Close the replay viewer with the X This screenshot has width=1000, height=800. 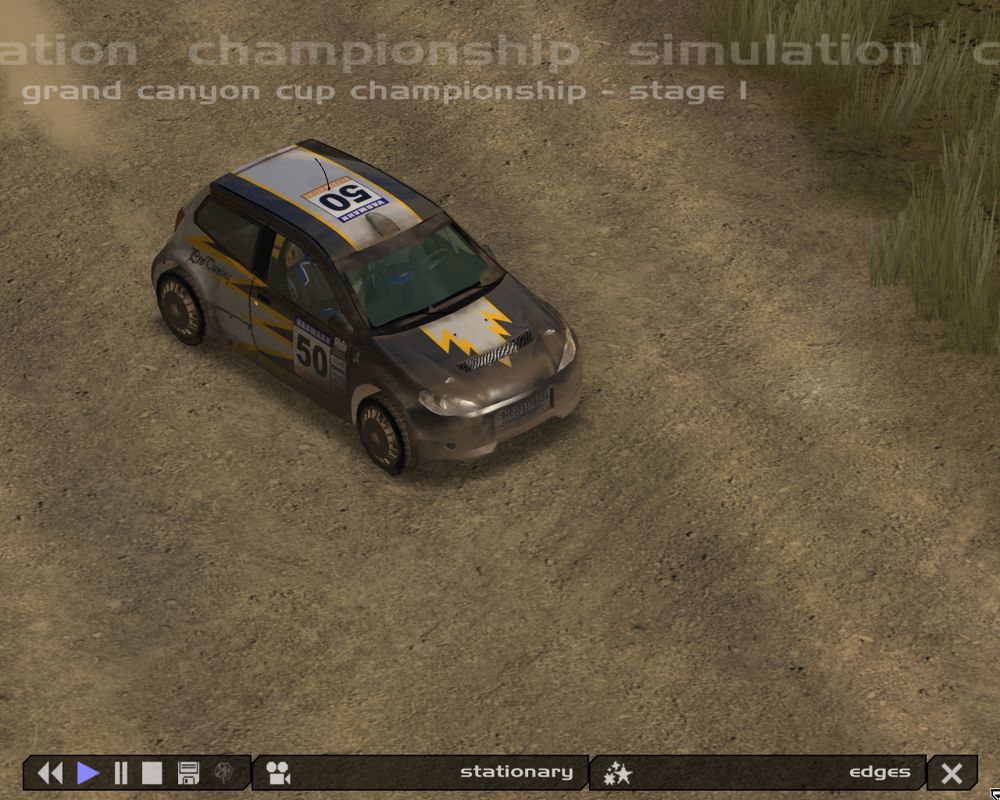click(952, 773)
